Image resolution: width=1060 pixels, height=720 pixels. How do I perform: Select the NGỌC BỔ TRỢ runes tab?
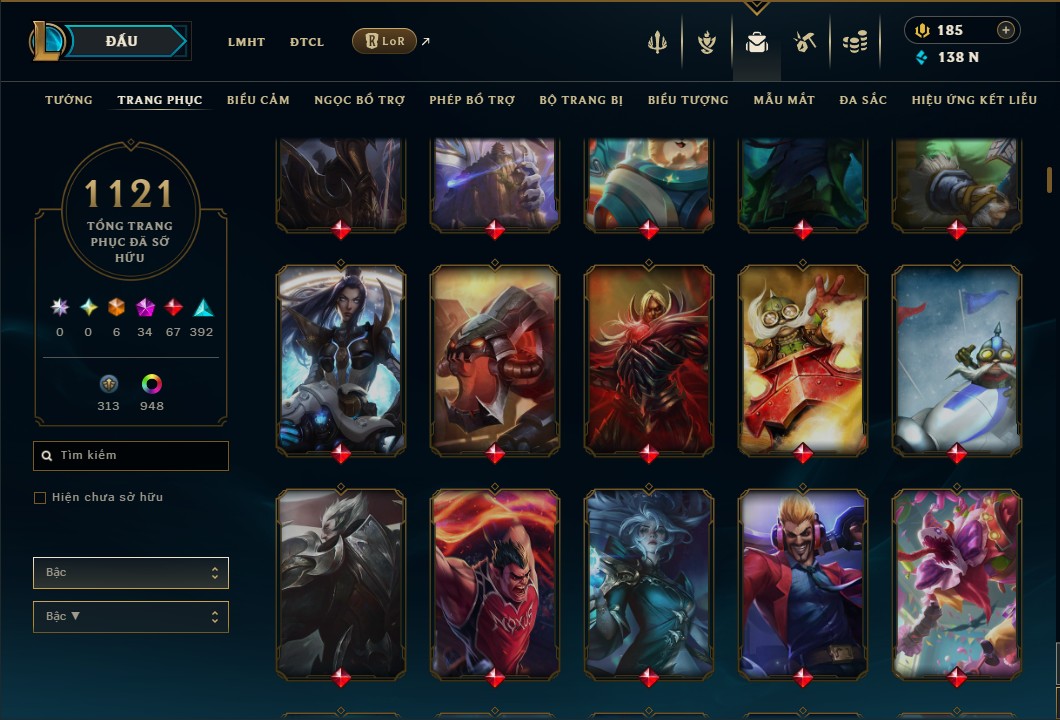click(359, 100)
